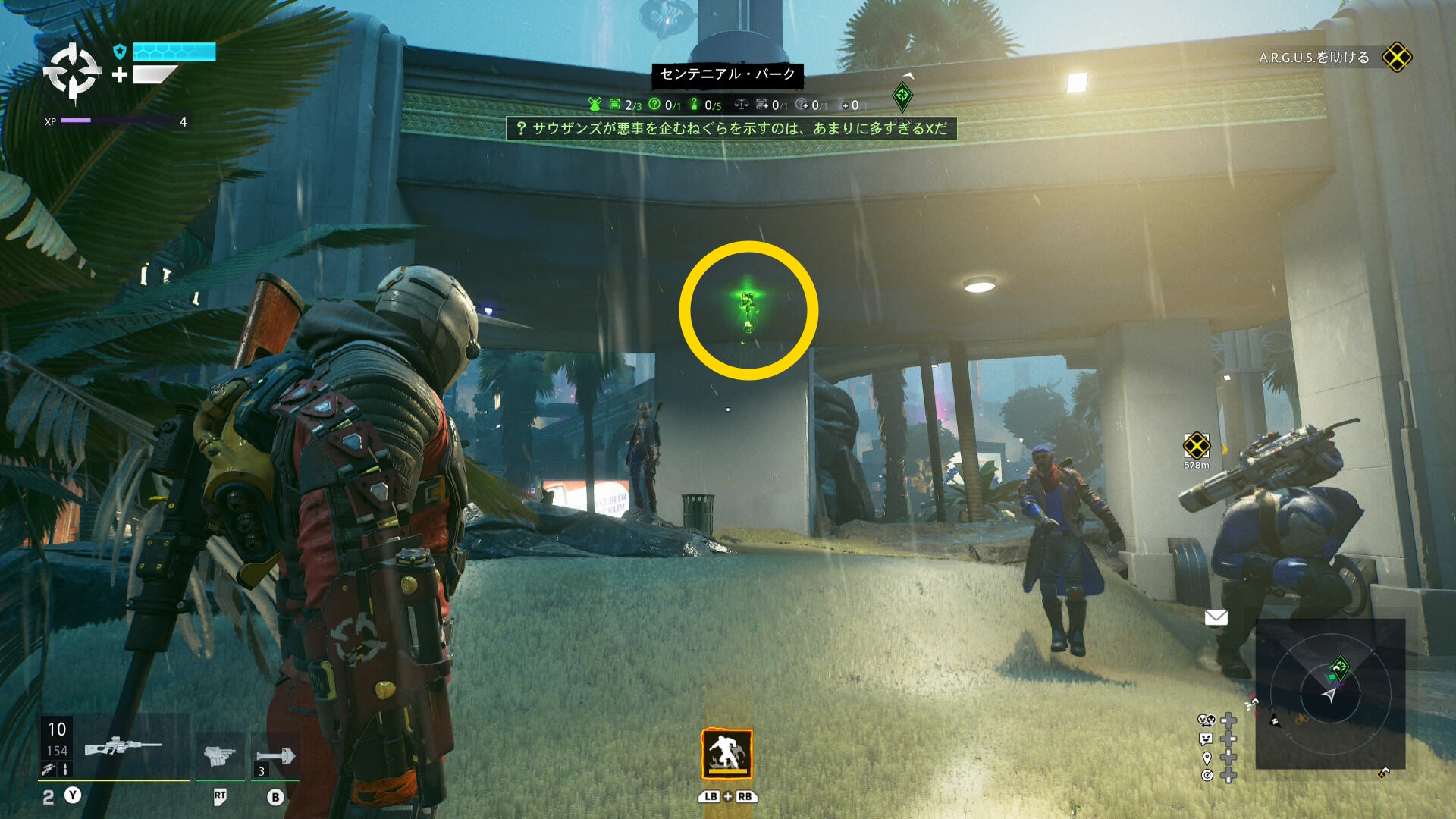Screen dimensions: 1456x819
Task: Click the bullseye target shortcut icon
Action: coord(1207,775)
